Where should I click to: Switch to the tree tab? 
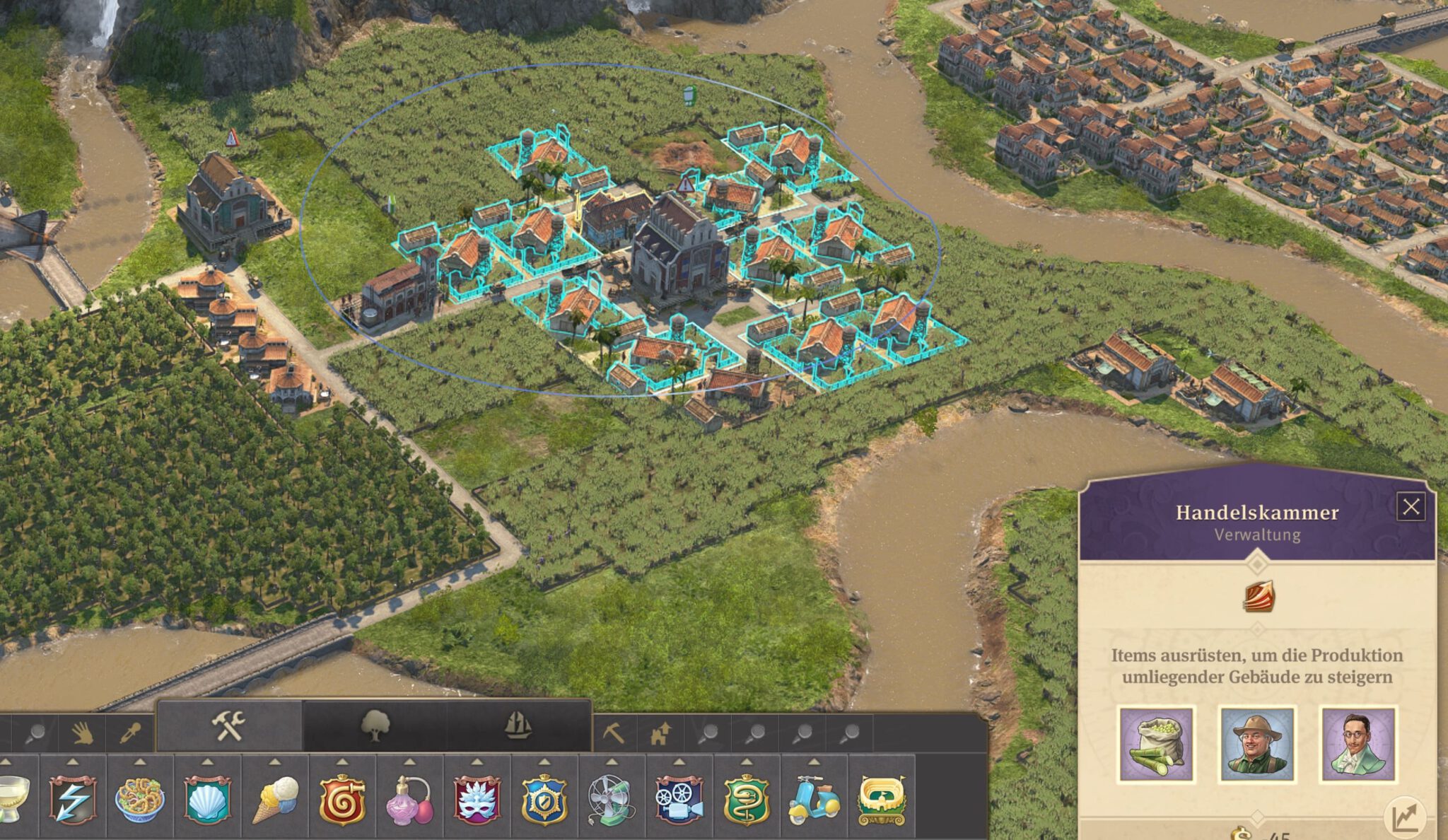click(x=375, y=726)
